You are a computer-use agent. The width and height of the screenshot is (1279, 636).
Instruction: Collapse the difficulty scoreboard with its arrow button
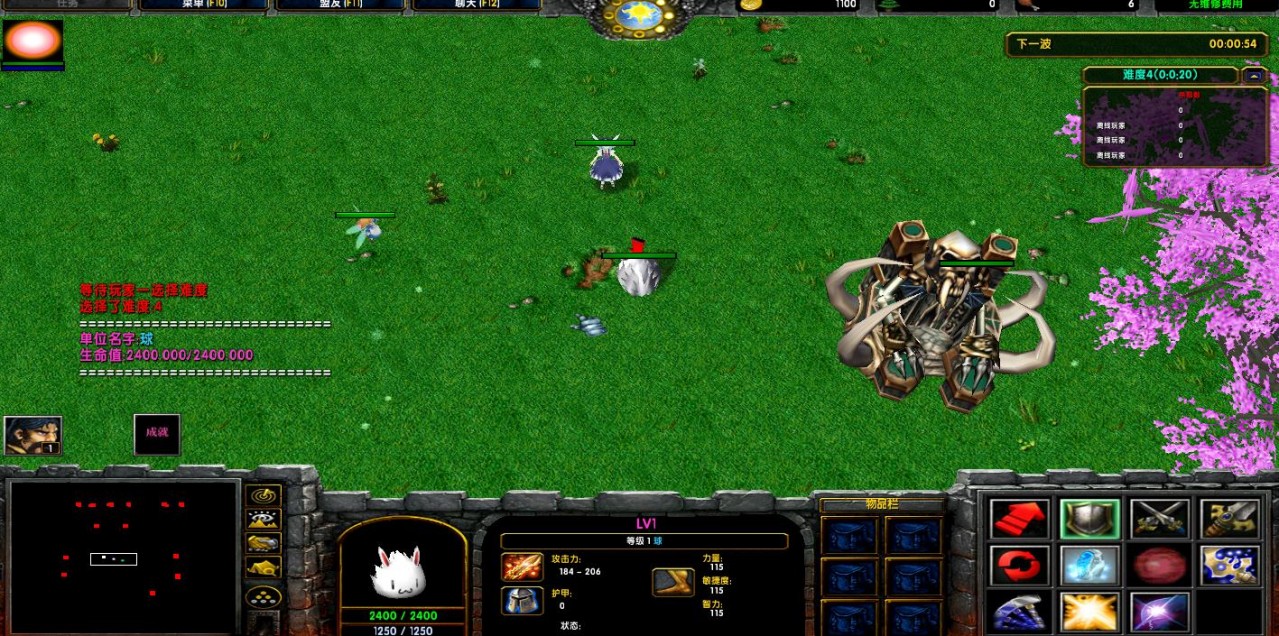click(1254, 75)
